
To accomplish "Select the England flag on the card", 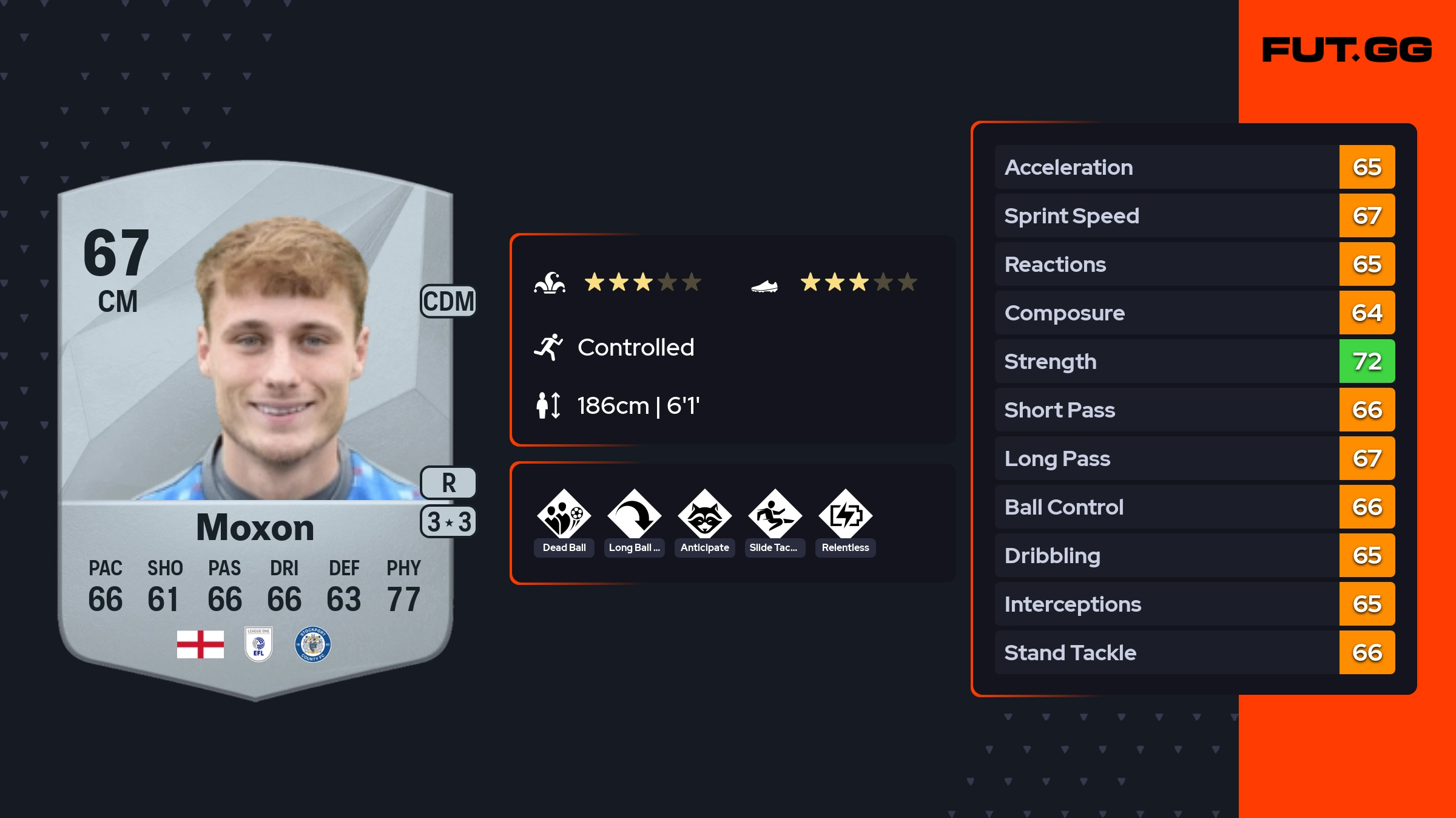I will pos(200,644).
